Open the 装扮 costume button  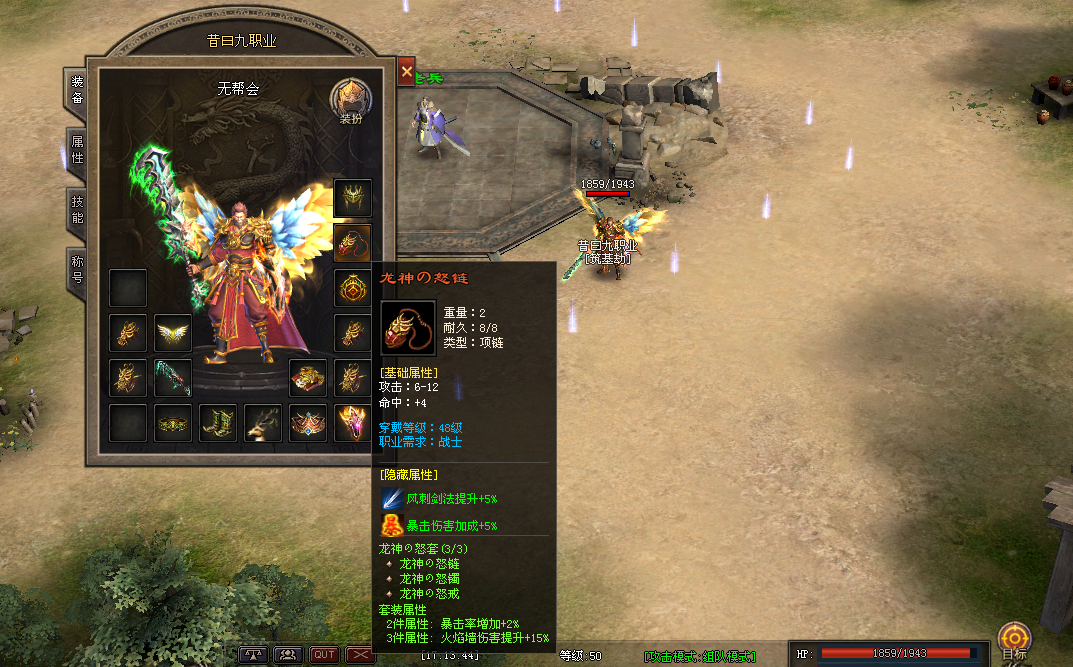tap(350, 102)
